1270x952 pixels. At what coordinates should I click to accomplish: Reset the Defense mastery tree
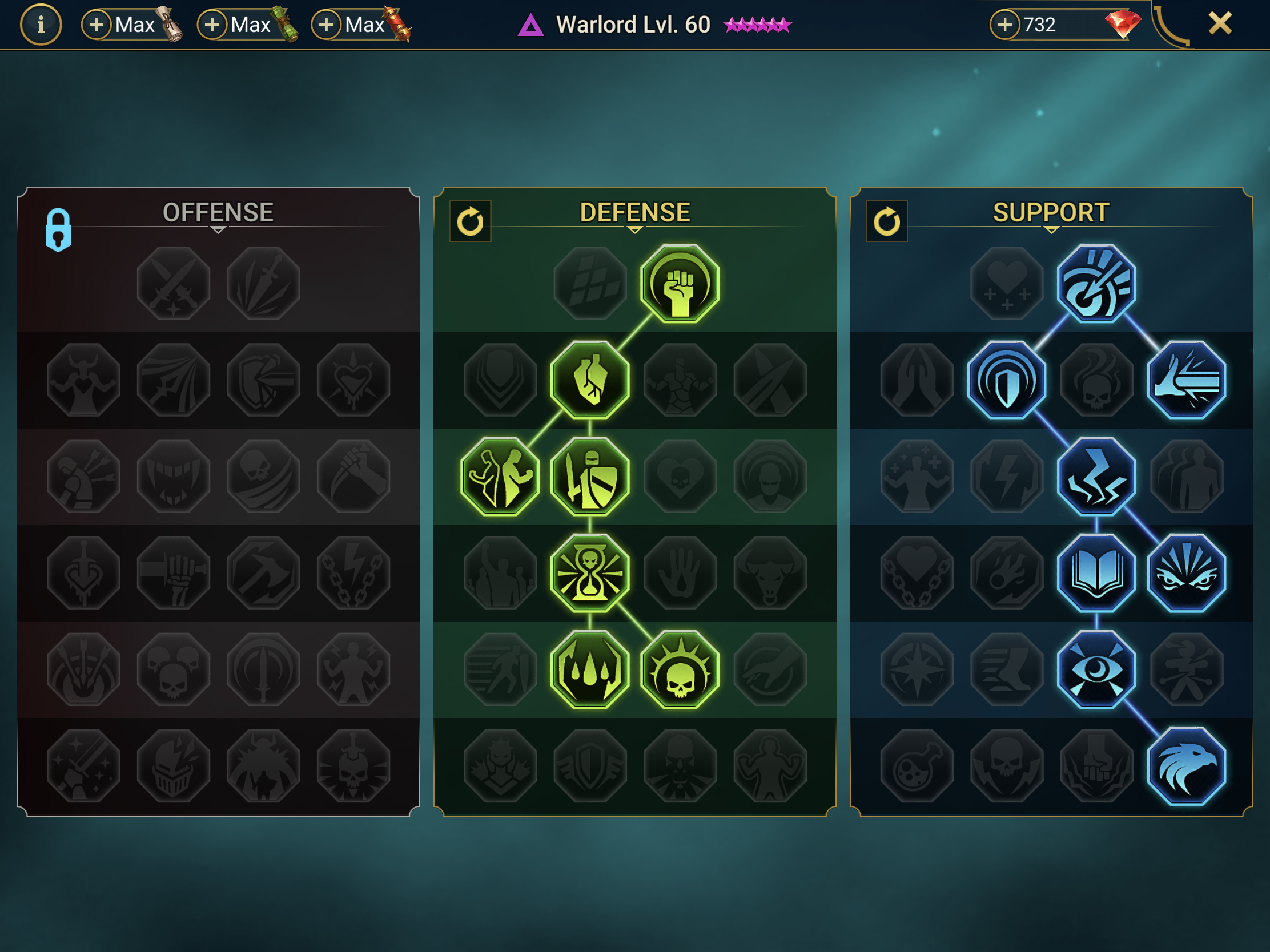tap(470, 221)
